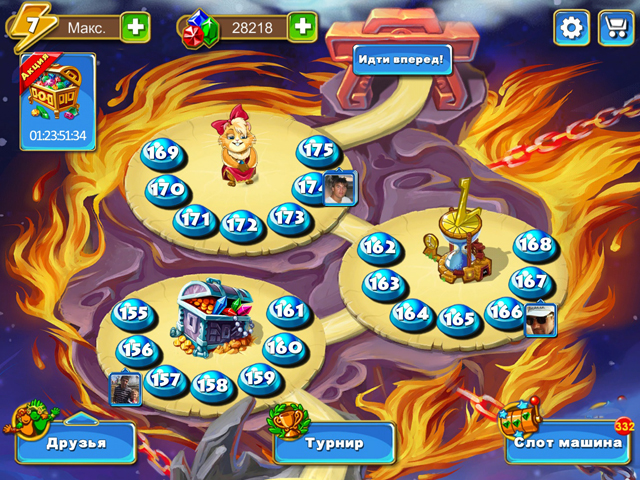Choose level 175 node
Viewport: 640px width, 480px height.
click(318, 150)
